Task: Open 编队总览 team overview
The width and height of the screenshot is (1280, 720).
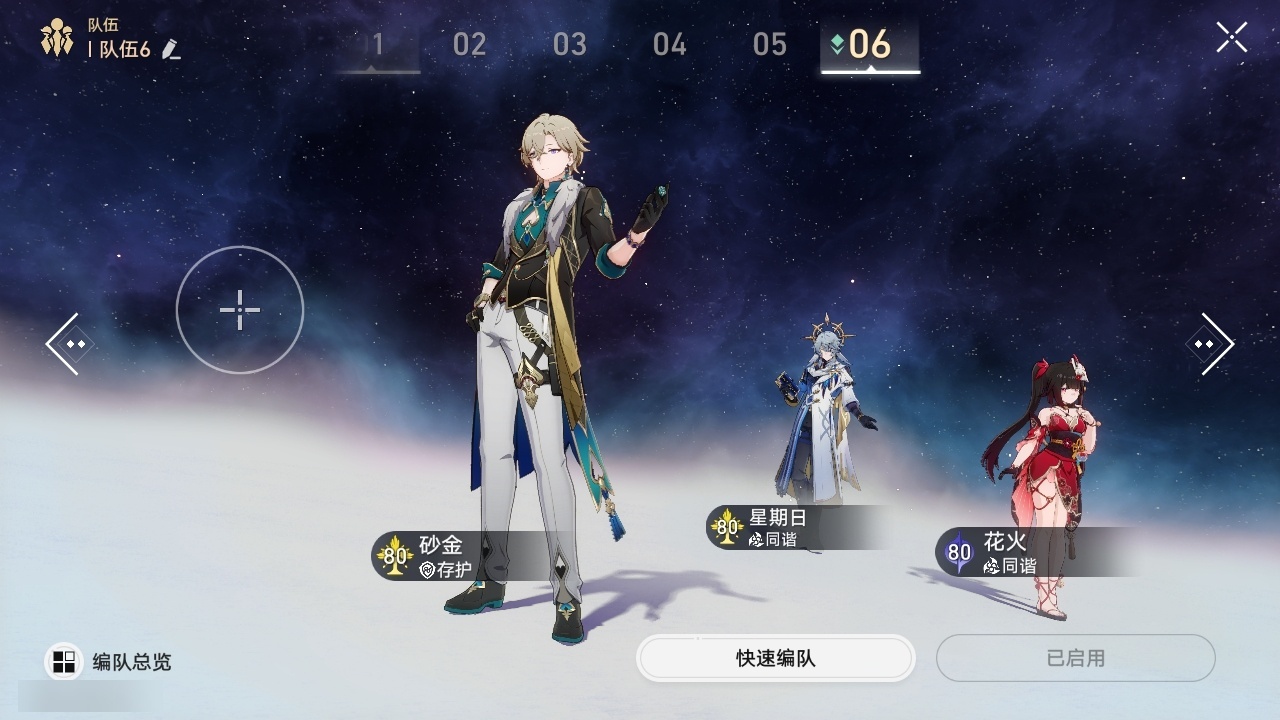Action: tap(110, 662)
